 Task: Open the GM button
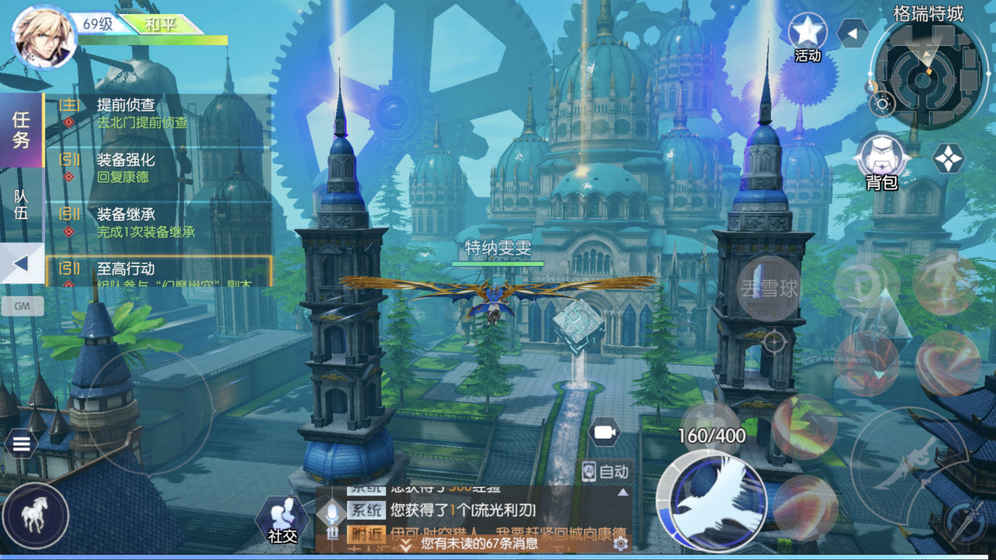coord(21,306)
